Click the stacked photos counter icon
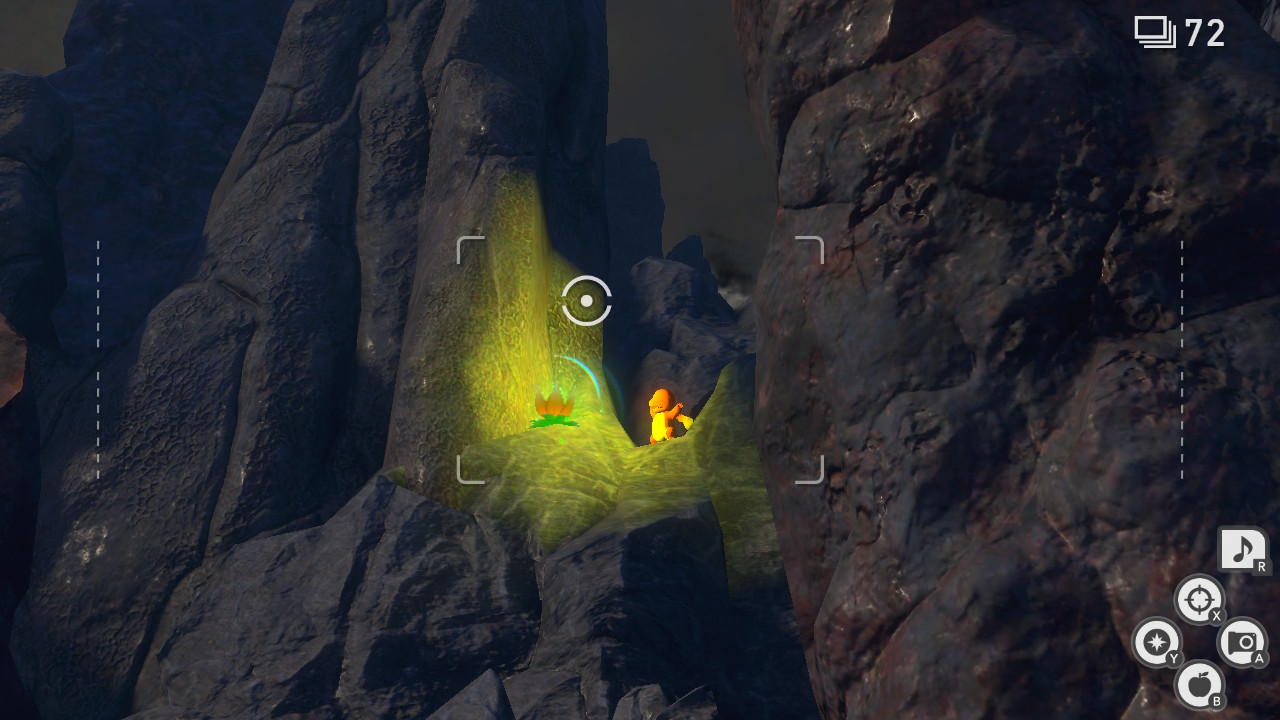 1155,30
